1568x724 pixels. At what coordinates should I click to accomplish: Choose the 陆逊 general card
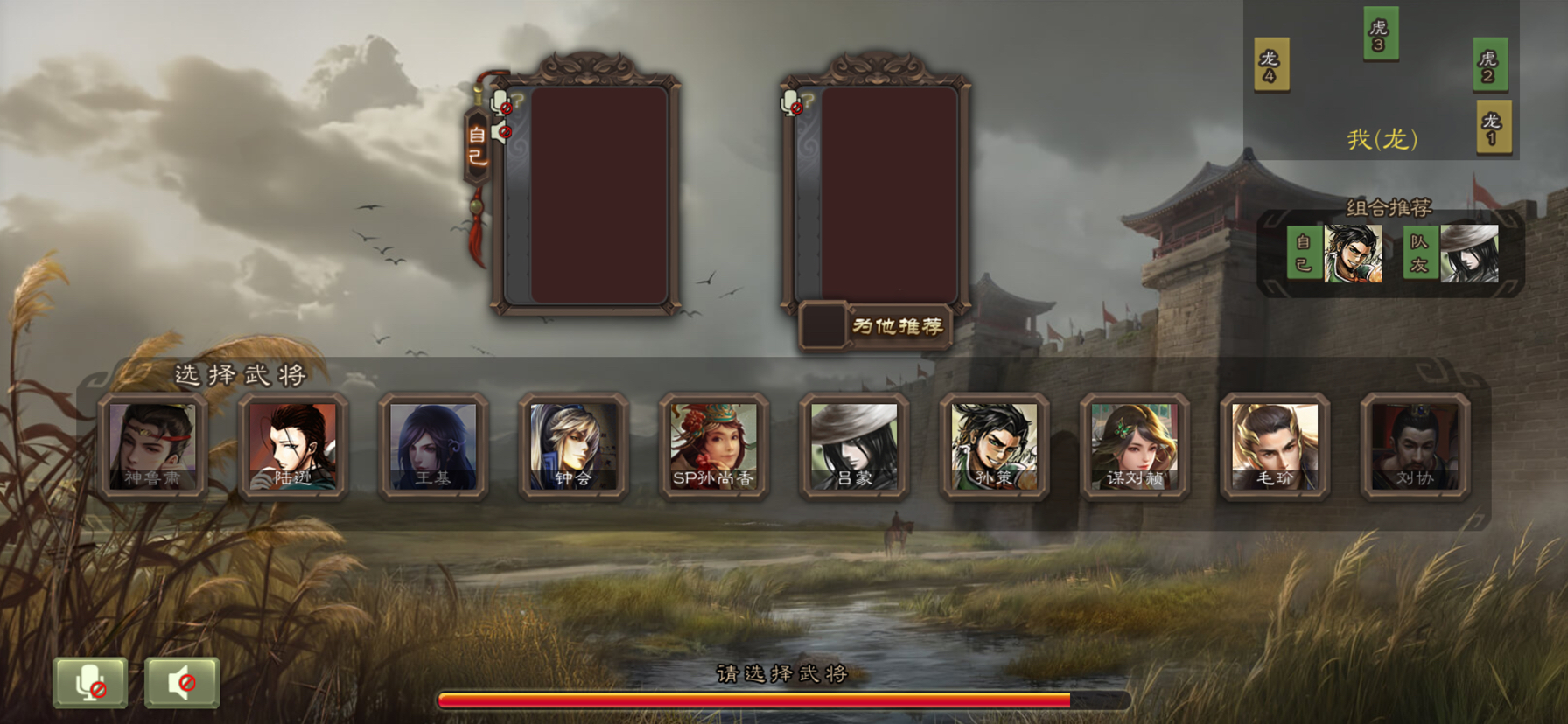[293, 446]
